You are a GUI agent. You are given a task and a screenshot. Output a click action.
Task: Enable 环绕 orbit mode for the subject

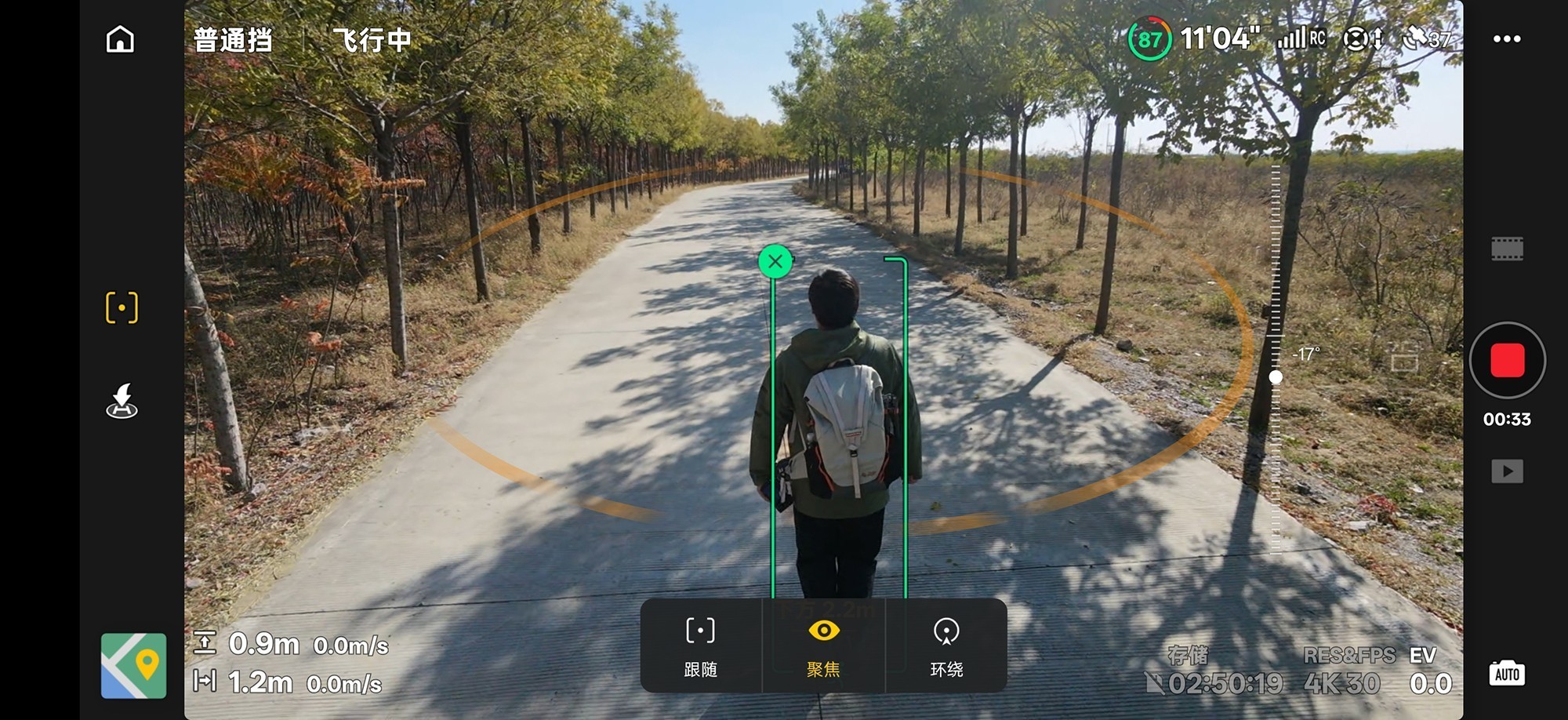coord(948,645)
